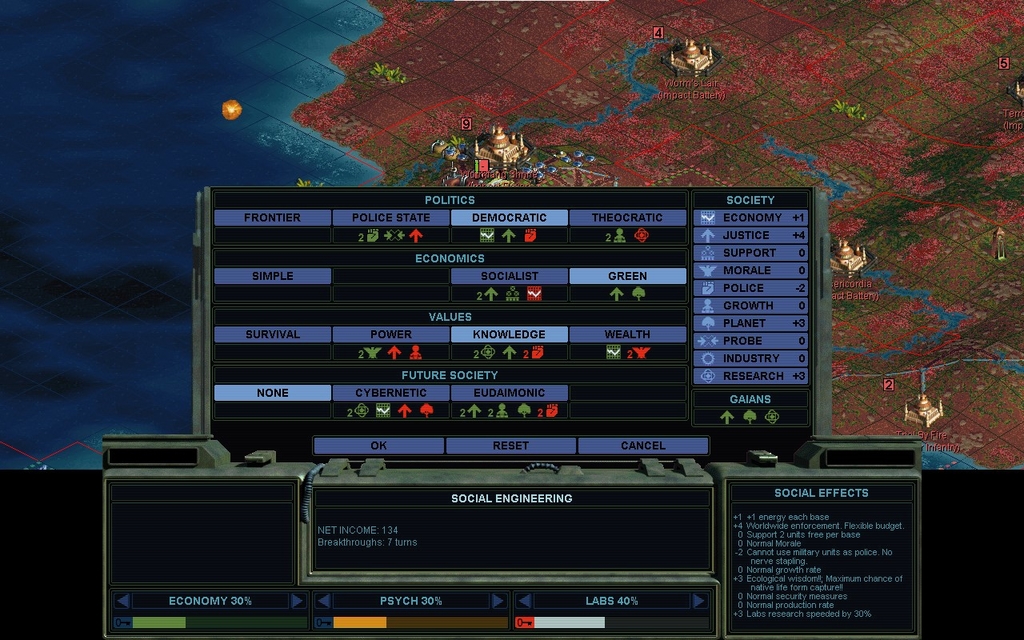Confirm changes with the OK button
The image size is (1024, 640).
pyautogui.click(x=378, y=446)
